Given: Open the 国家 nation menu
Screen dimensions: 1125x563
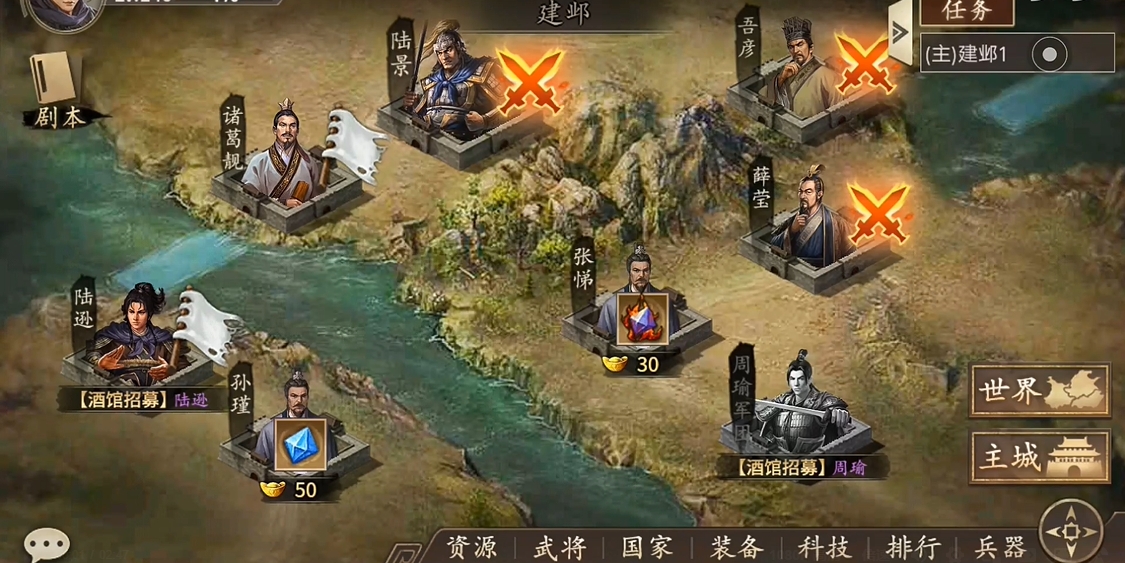Looking at the screenshot, I should point(647,547).
